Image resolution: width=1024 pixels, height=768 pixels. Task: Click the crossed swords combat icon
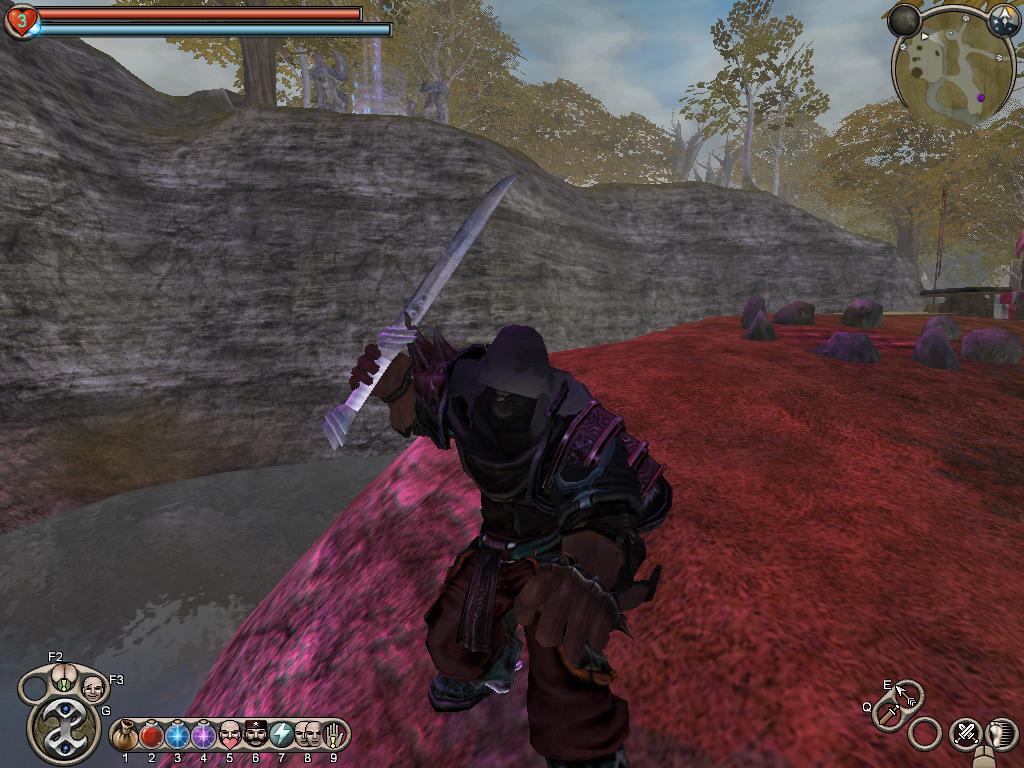click(x=965, y=733)
